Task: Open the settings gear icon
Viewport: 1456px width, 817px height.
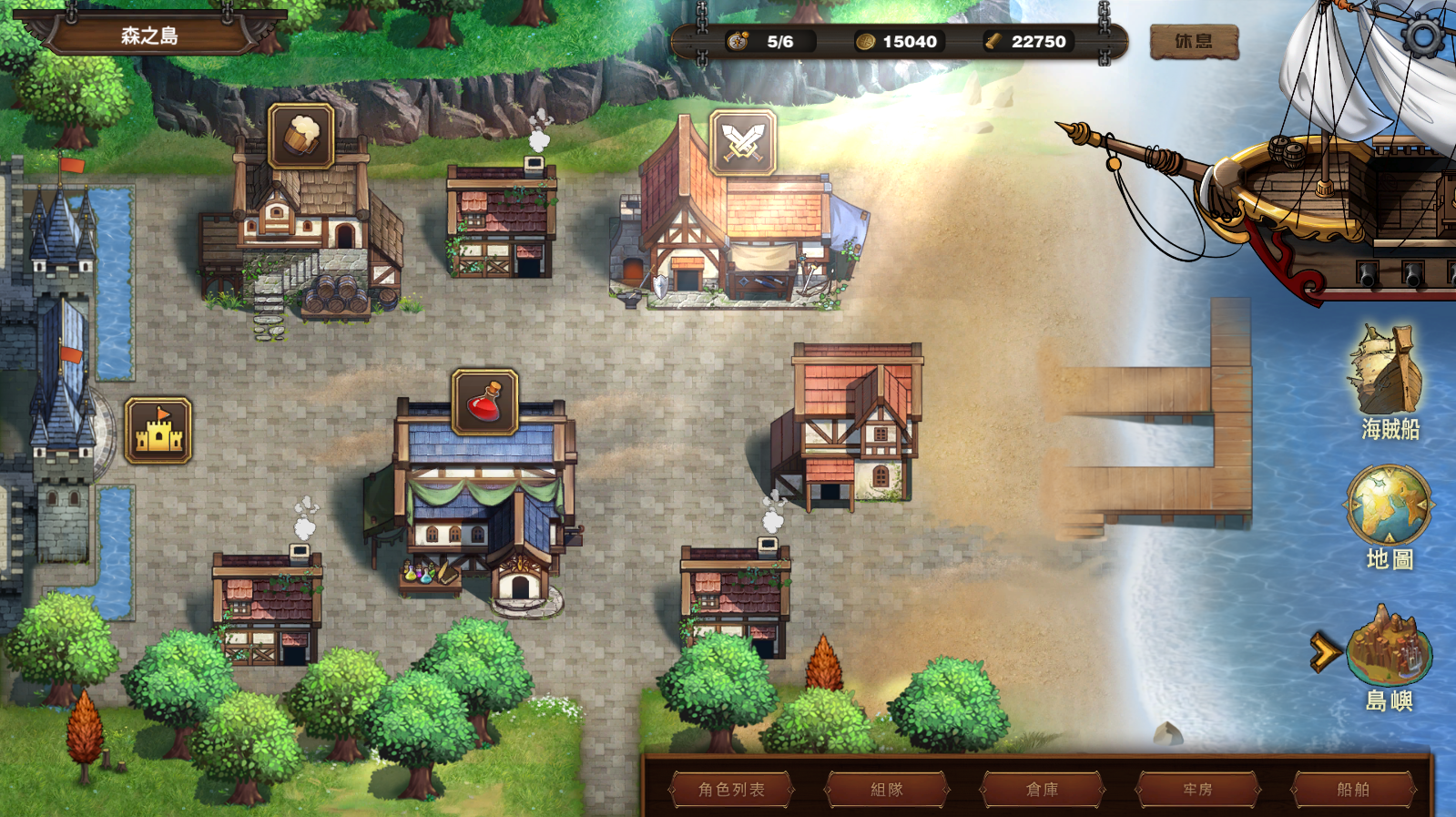Action: pos(1421,37)
